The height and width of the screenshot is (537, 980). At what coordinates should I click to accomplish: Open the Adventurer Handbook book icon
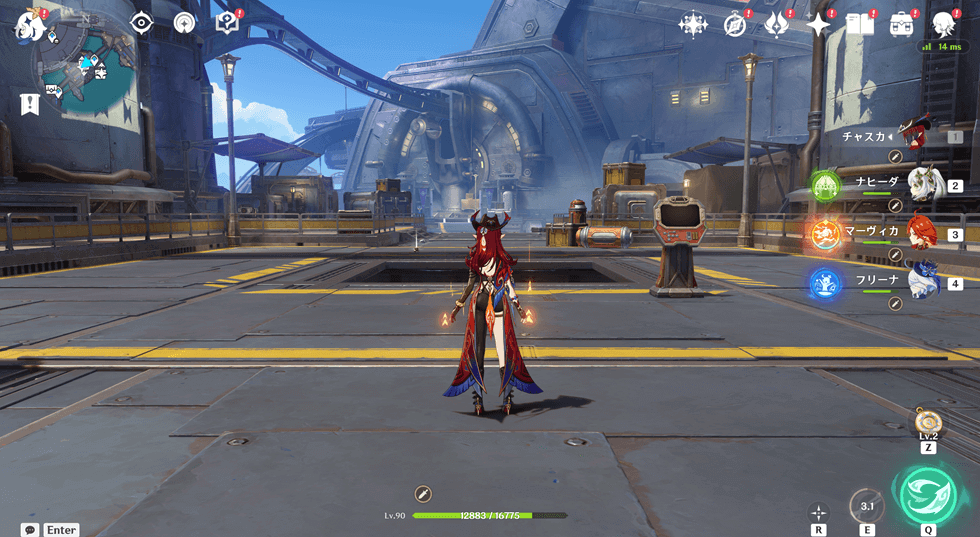[x=860, y=25]
